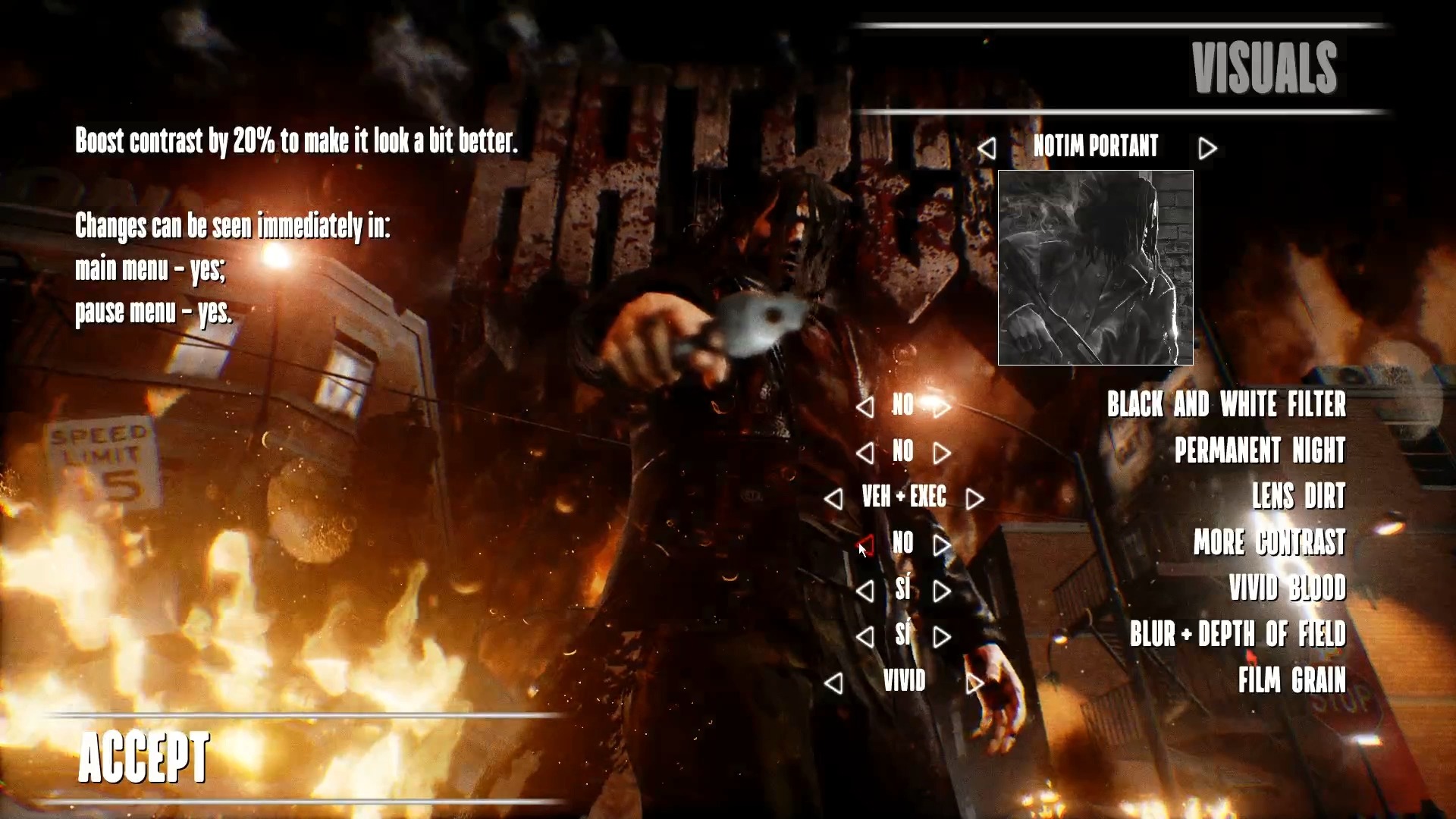Click the right arrow for Black and White Filter

pyautogui.click(x=942, y=408)
